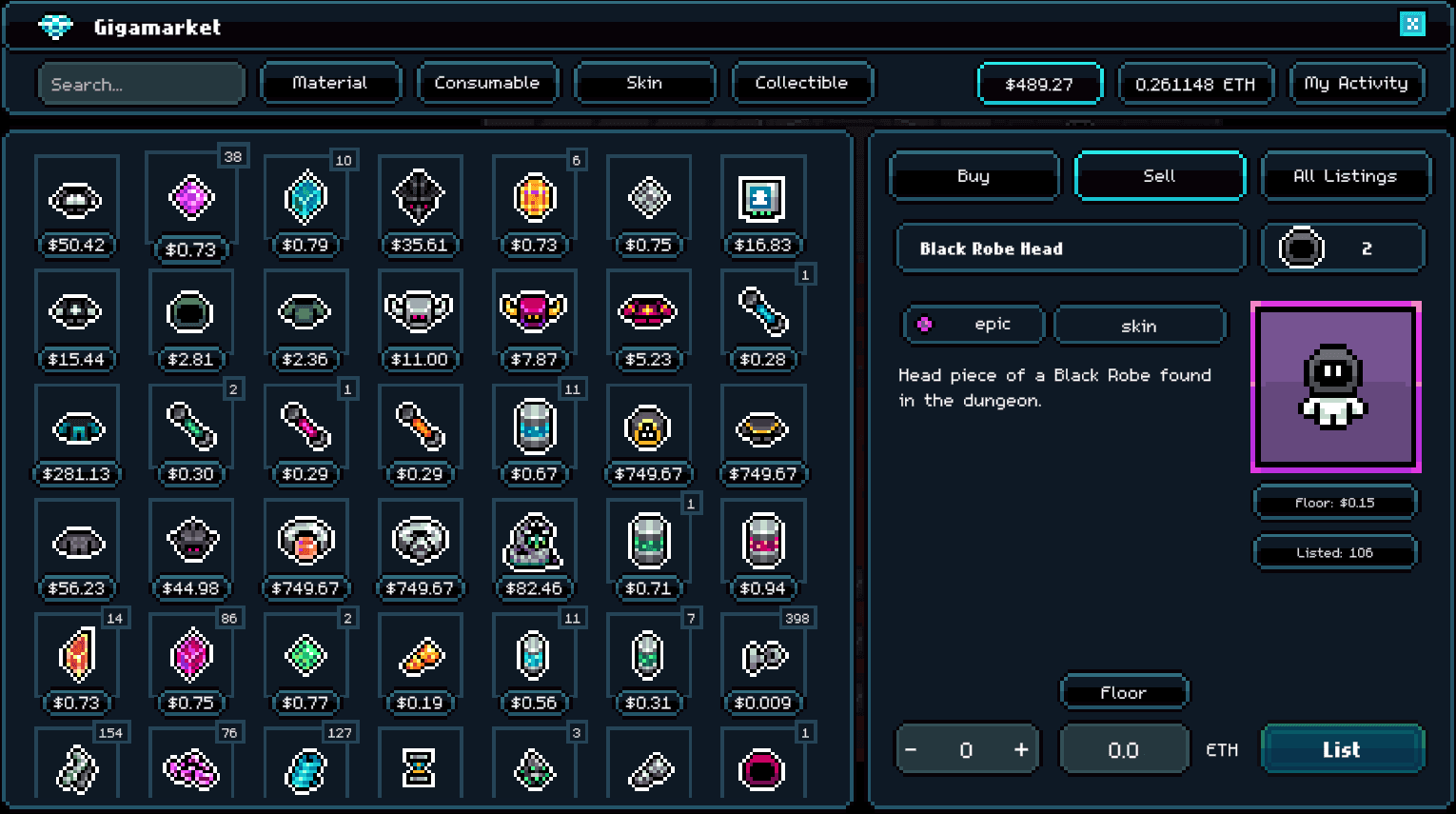
Task: Click the Search field
Action: [141, 83]
